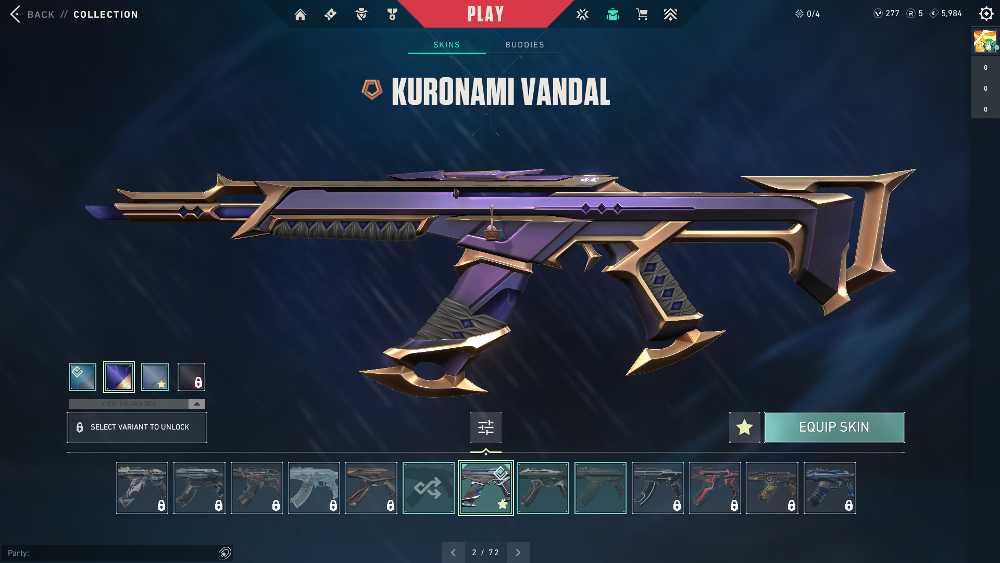The image size is (1000, 563).
Task: Click the red PLAY button
Action: (485, 14)
